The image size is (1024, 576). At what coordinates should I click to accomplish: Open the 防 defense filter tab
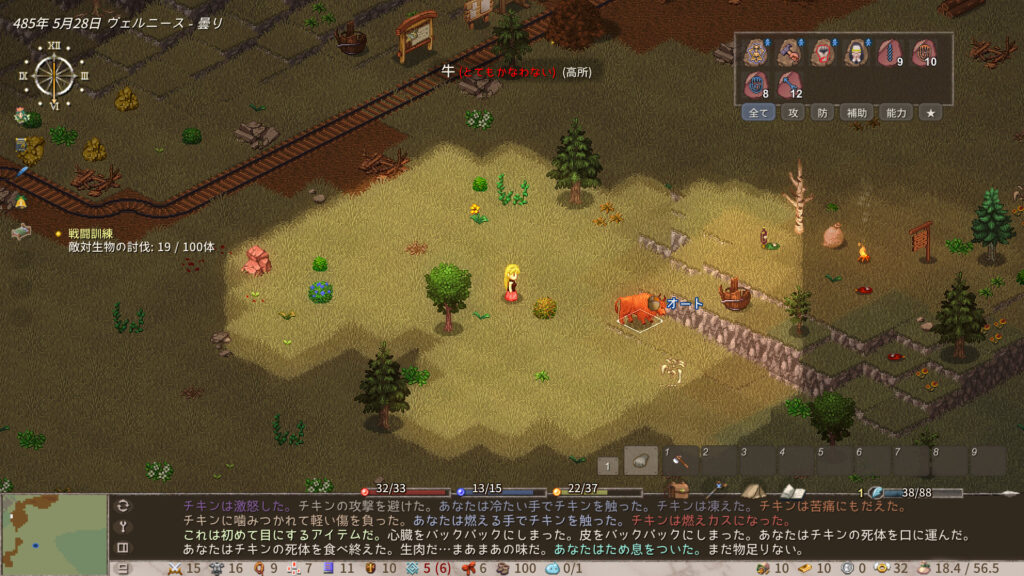[x=821, y=113]
